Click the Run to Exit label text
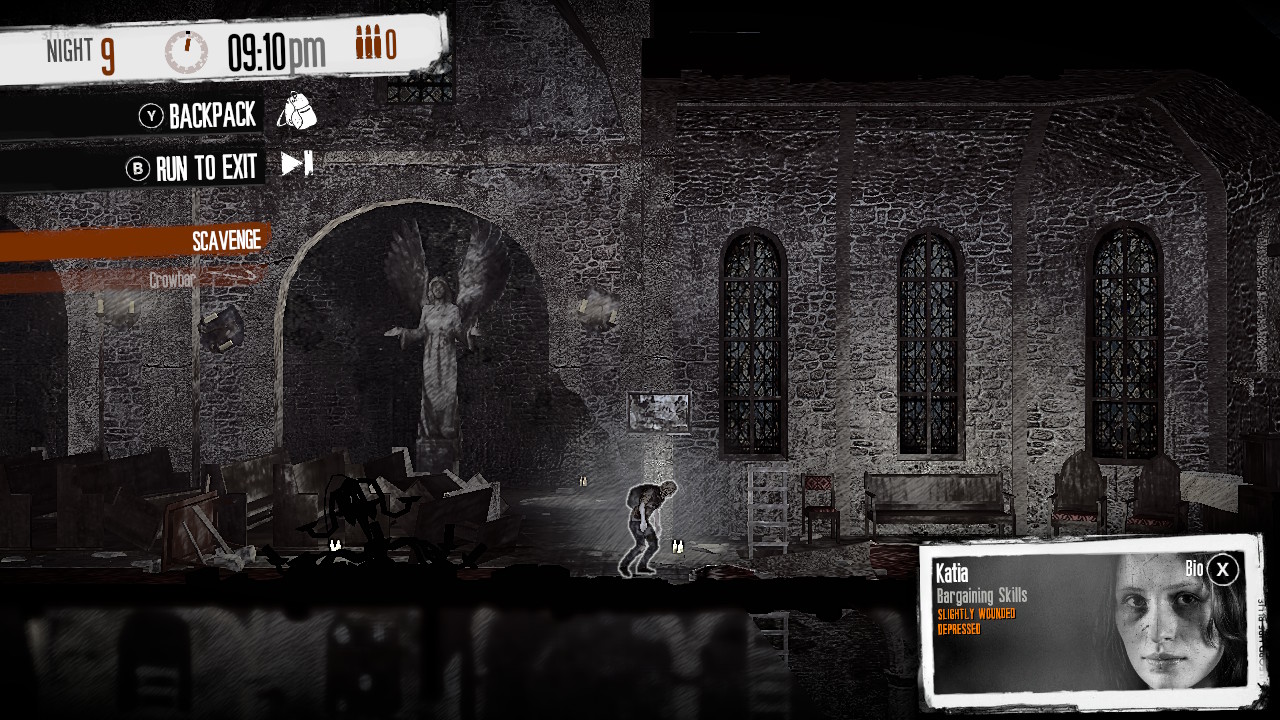This screenshot has height=720, width=1280. [207, 167]
